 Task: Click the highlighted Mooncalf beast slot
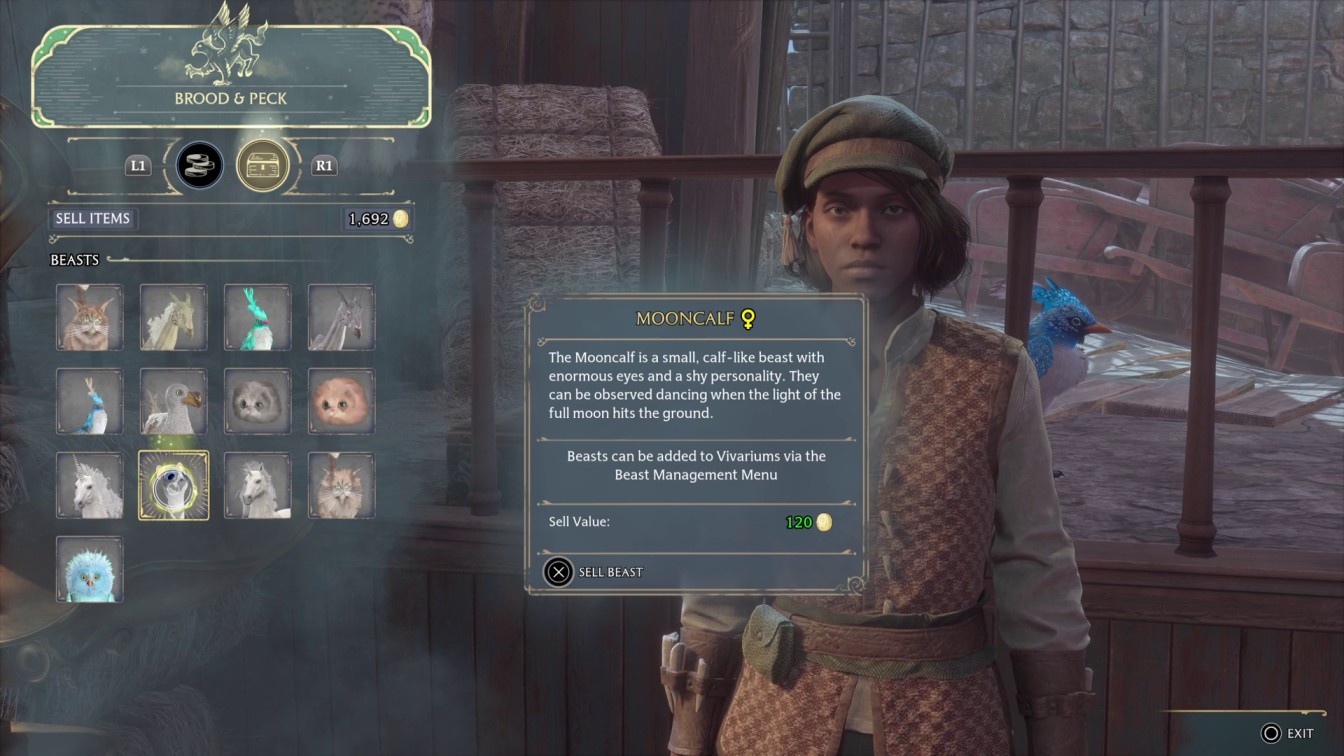pos(174,485)
